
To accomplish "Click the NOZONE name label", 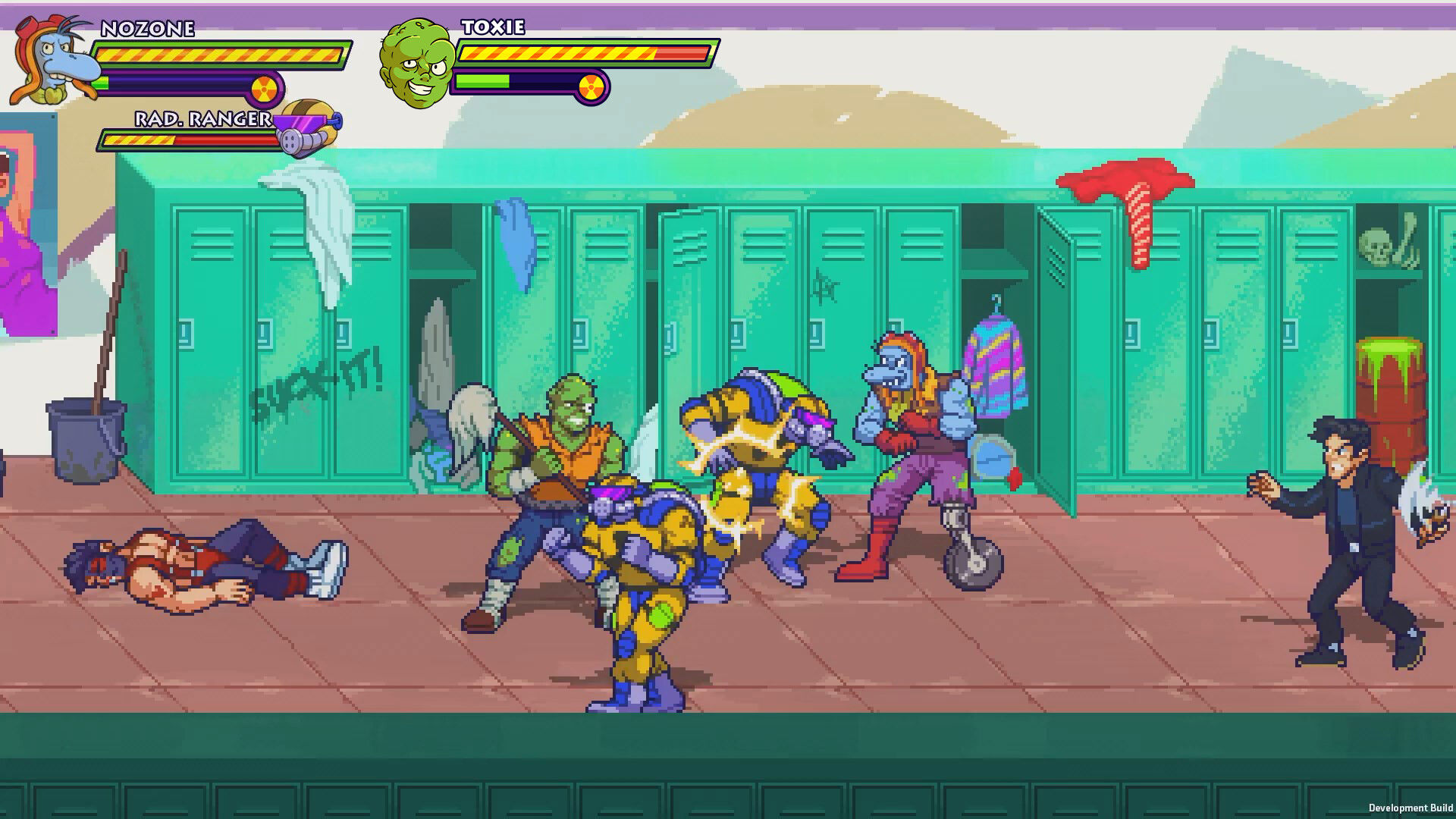I will (x=148, y=29).
